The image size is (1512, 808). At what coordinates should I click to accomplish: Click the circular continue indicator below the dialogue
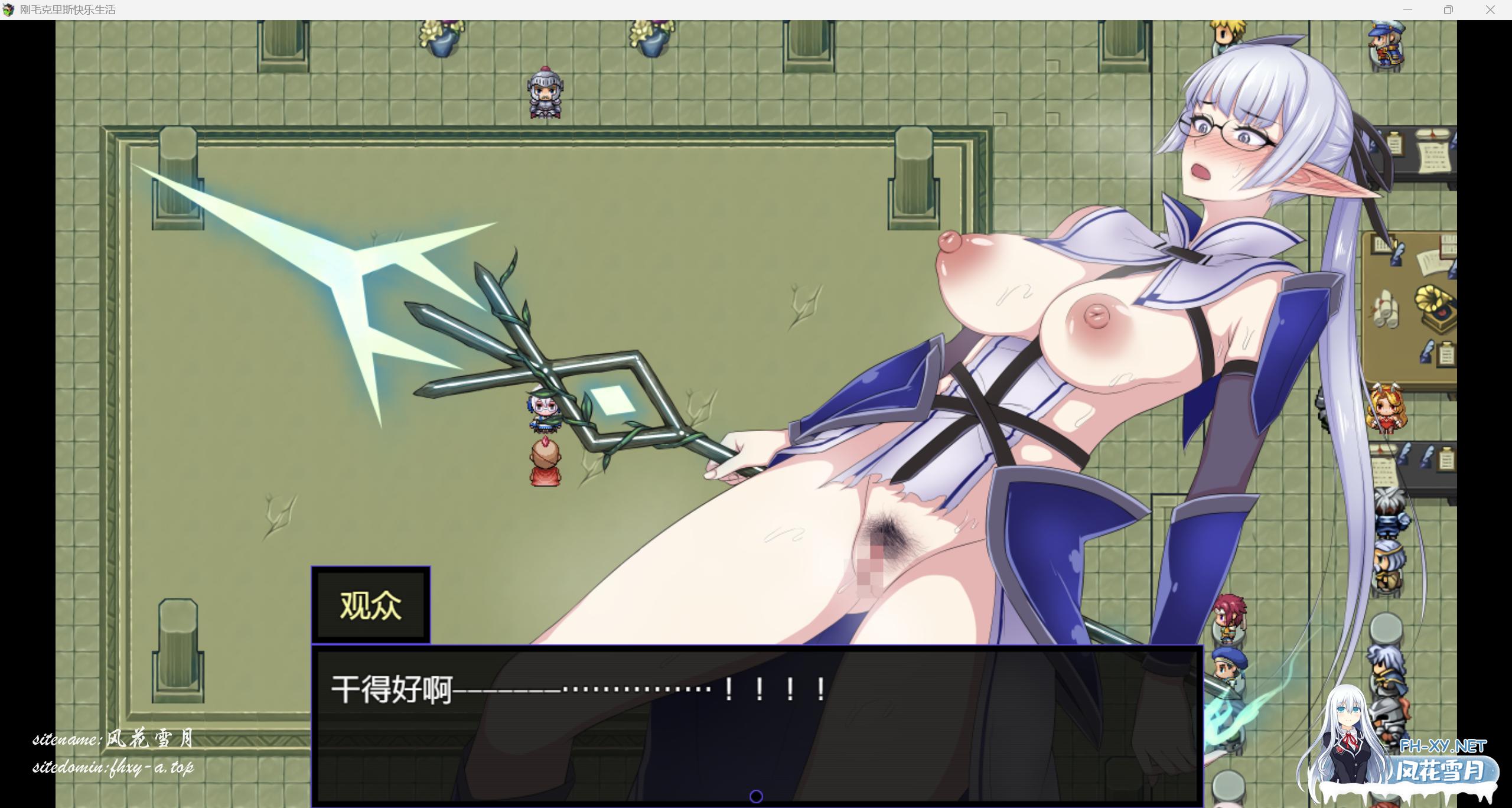[x=756, y=796]
